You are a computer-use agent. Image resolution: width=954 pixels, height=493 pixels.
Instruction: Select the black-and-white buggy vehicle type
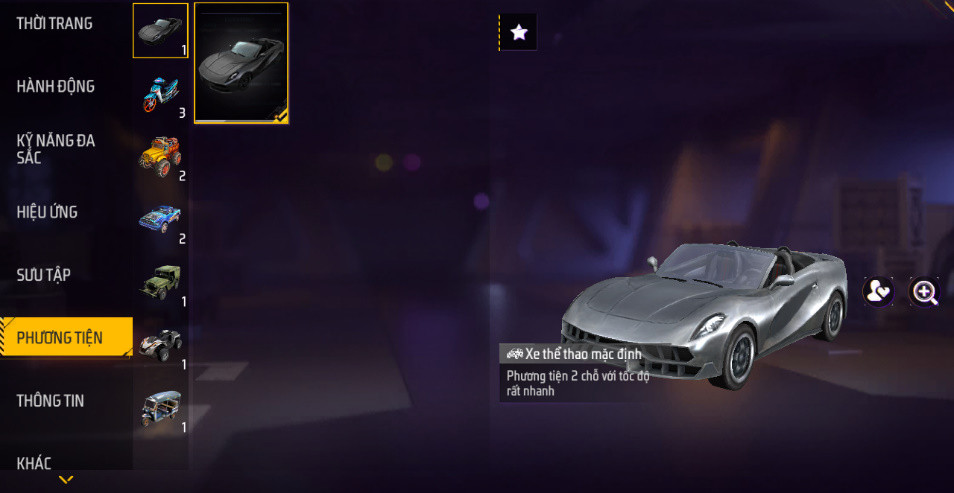(160, 346)
